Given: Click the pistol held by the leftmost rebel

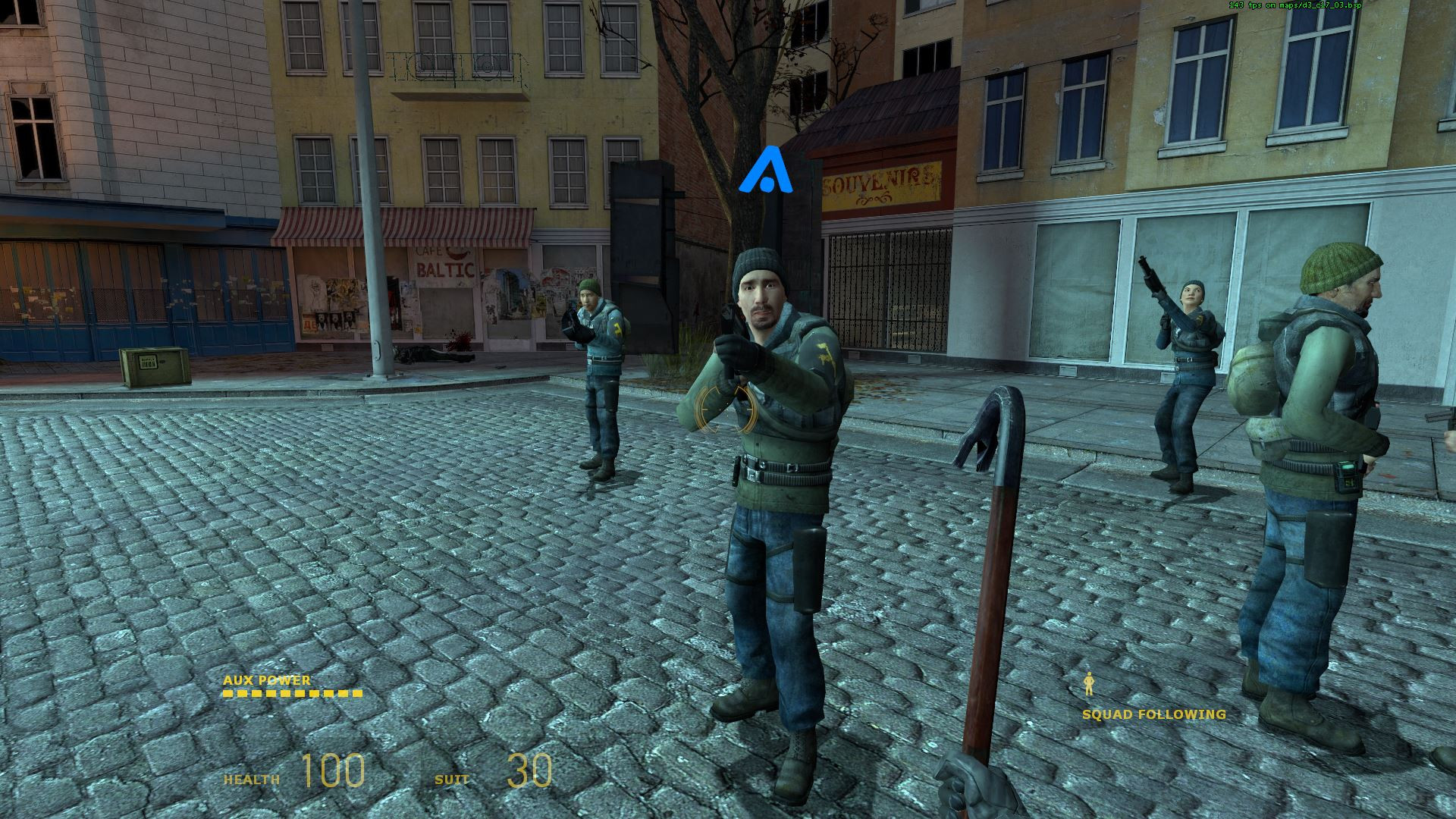Looking at the screenshot, I should coord(573,318).
